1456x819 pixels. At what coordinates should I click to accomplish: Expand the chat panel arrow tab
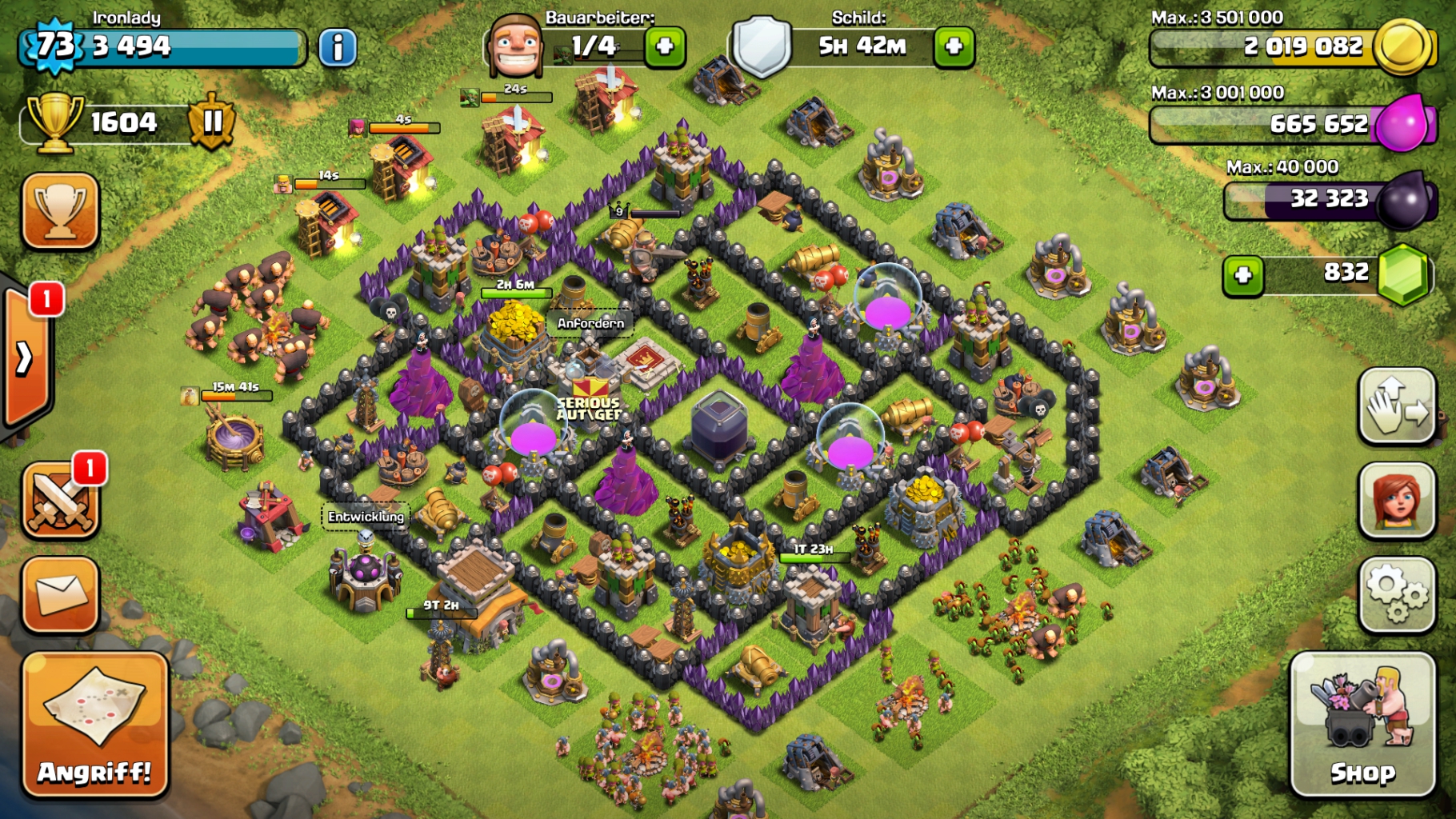point(26,358)
